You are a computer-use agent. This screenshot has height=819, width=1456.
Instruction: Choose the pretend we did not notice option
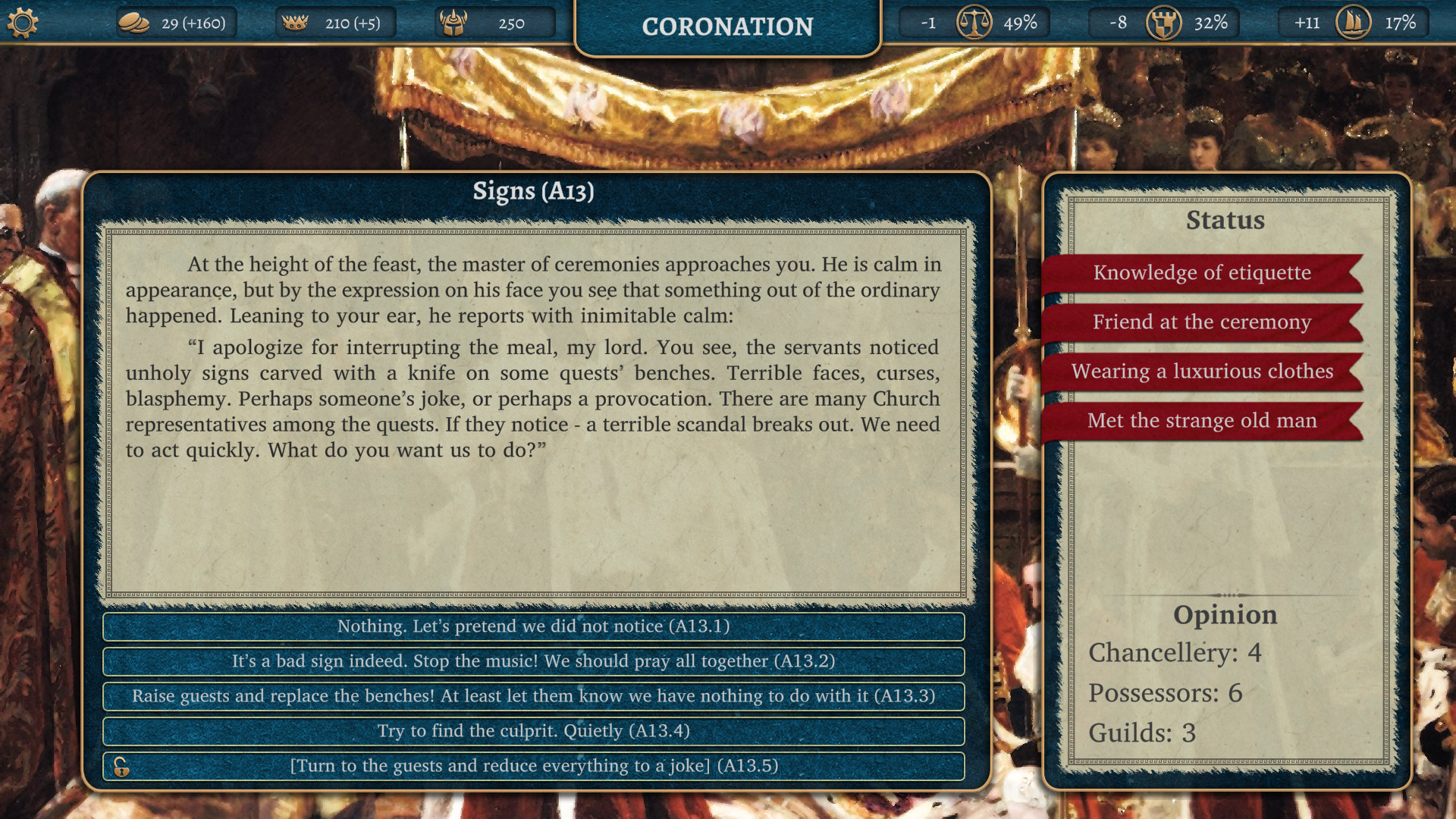533,627
